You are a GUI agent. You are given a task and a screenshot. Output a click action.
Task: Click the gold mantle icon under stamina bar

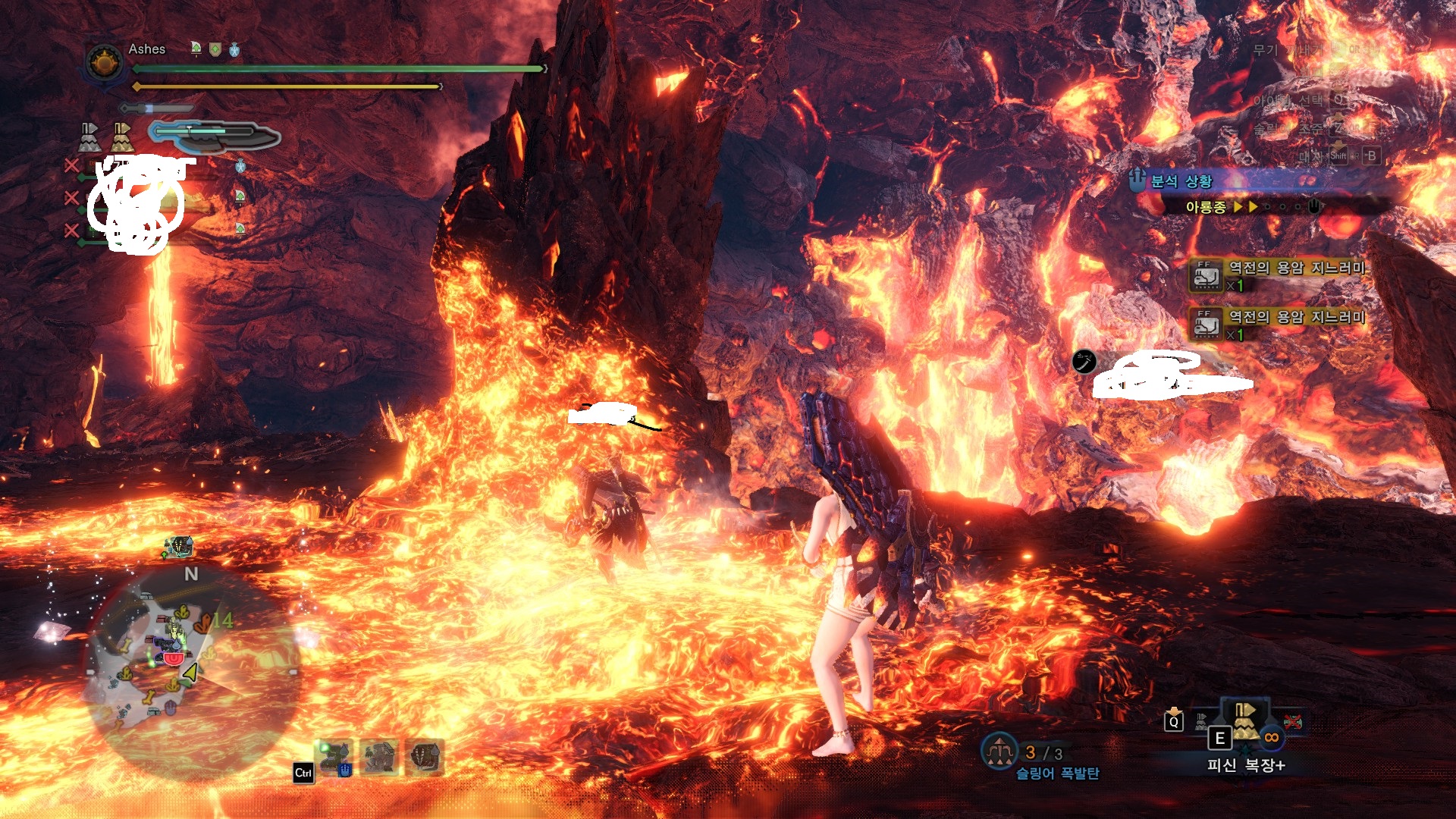pos(121,137)
